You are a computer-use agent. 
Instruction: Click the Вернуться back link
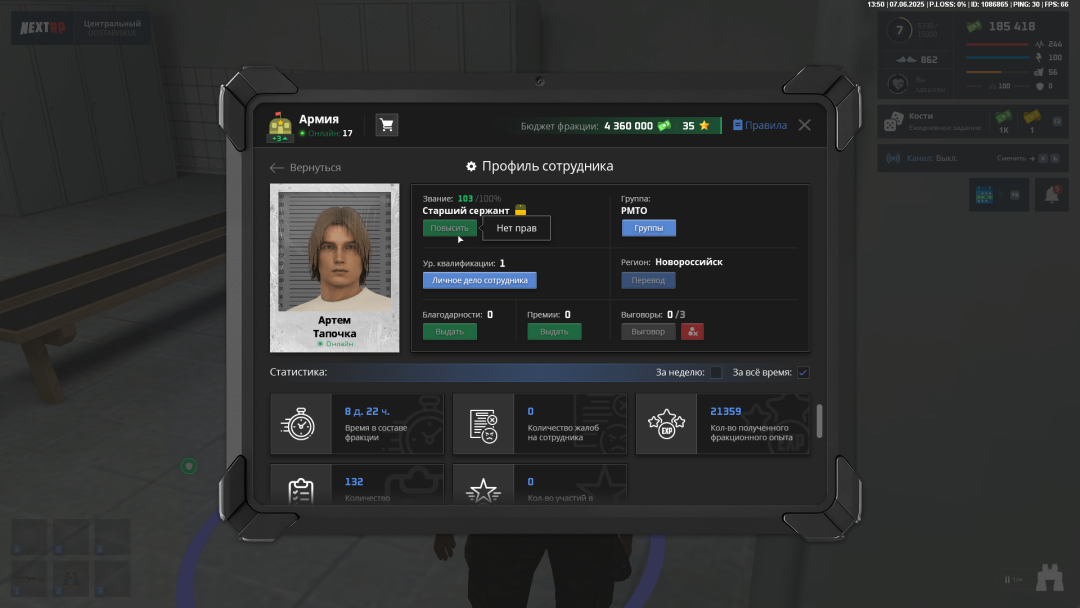[x=306, y=167]
